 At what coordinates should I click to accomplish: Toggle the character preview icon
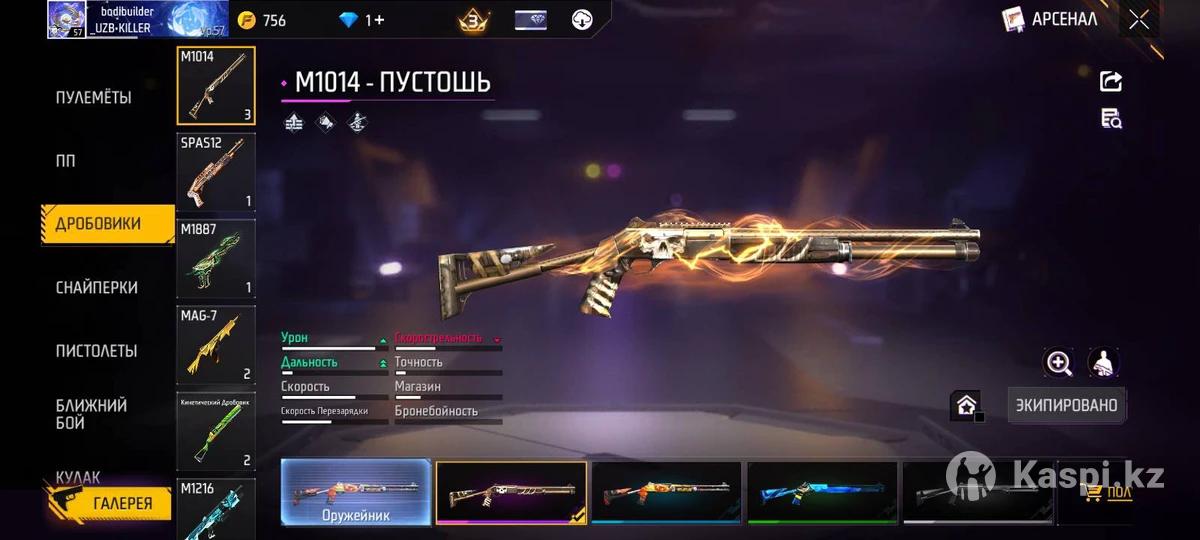coord(1103,363)
